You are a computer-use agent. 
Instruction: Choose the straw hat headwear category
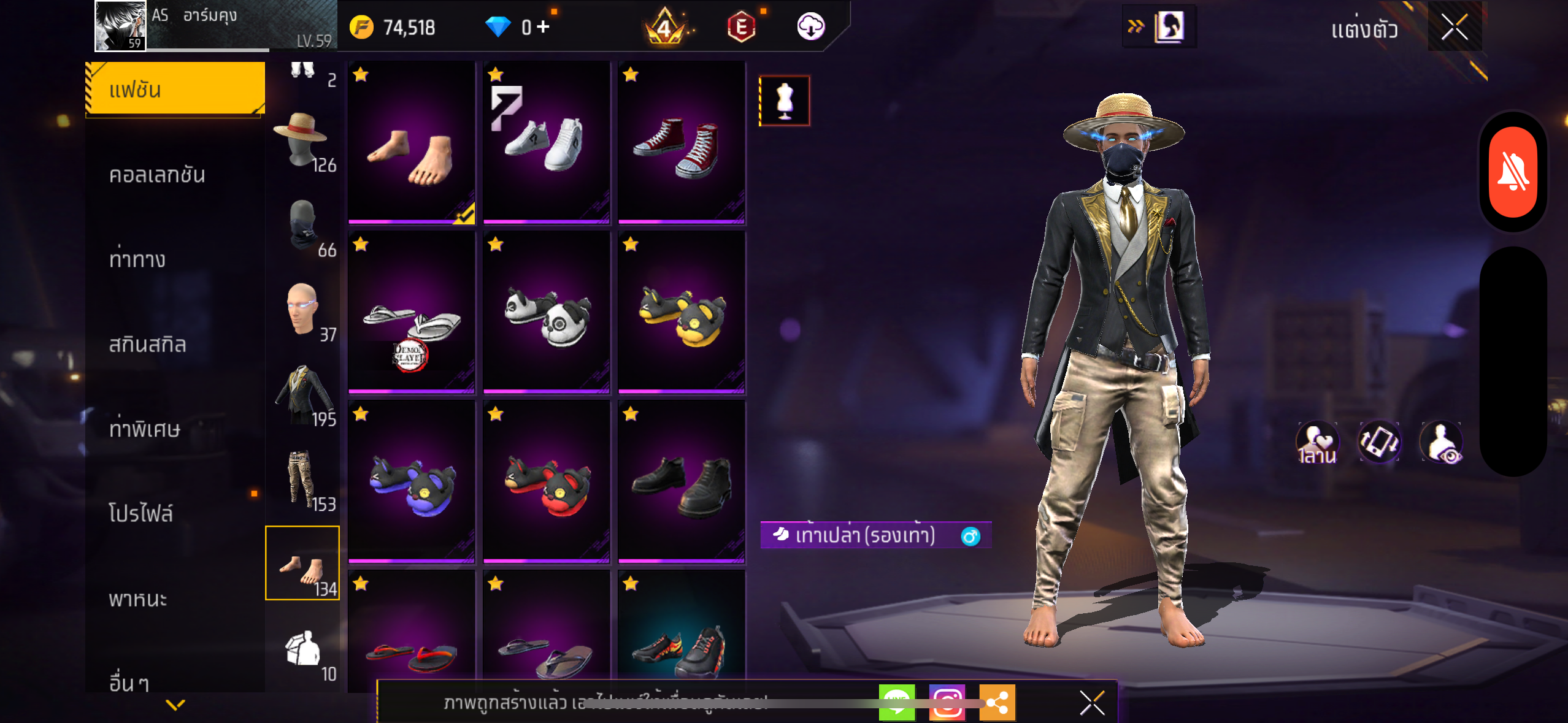(x=302, y=142)
